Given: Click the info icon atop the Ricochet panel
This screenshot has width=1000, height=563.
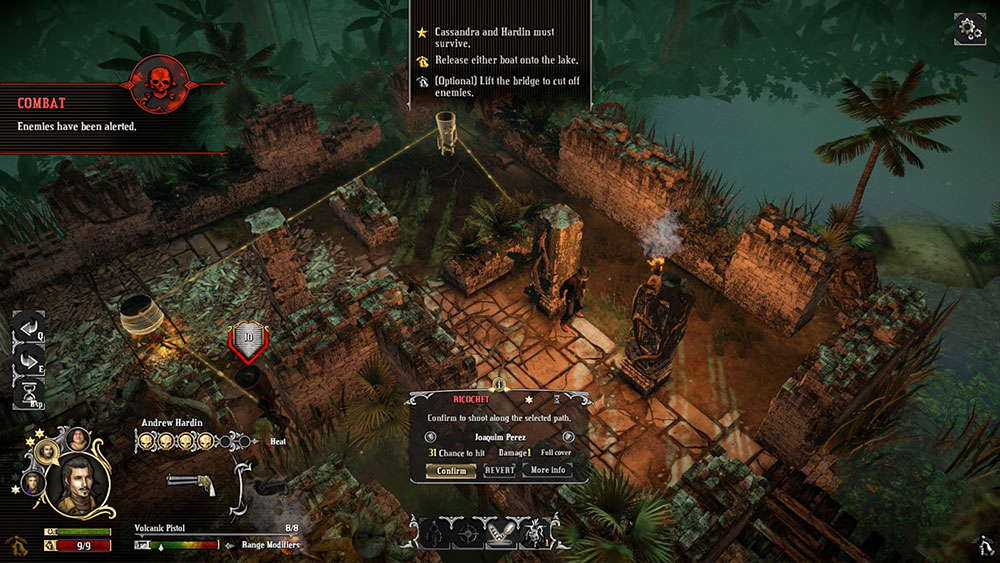Looking at the screenshot, I should (x=498, y=385).
